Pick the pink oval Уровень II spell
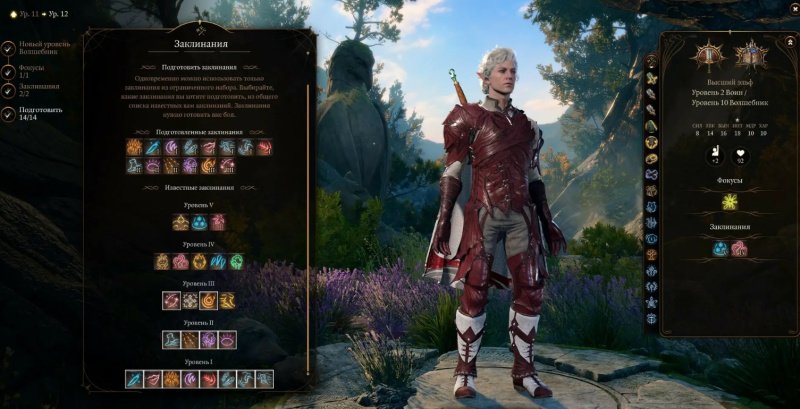The height and width of the screenshot is (409, 800). [x=227, y=340]
